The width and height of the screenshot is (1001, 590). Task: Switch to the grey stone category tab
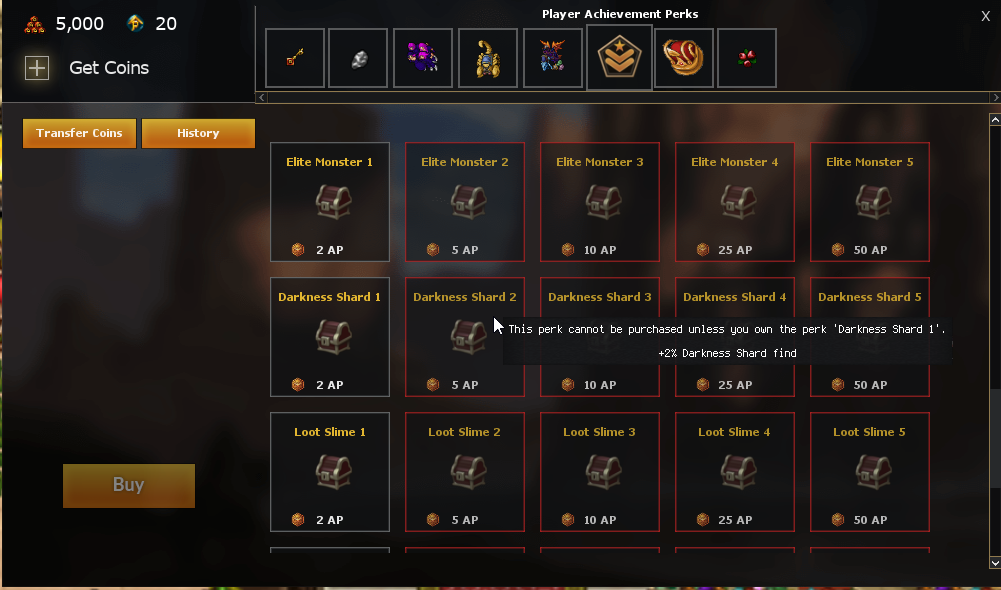tap(358, 58)
